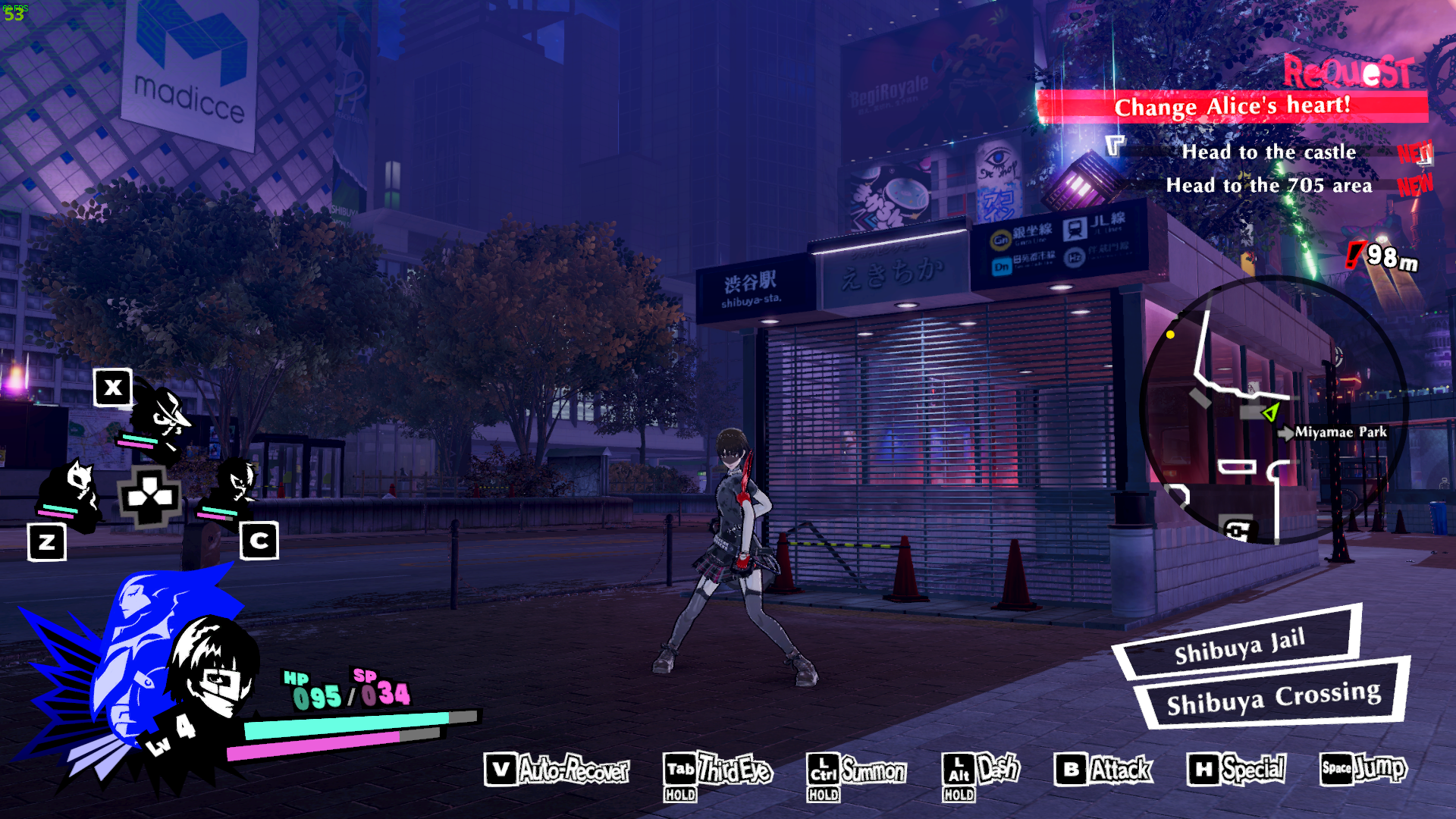This screenshot has width=1456, height=819.
Task: Select the 'Head to the castle' objective
Action: [x=1269, y=152]
